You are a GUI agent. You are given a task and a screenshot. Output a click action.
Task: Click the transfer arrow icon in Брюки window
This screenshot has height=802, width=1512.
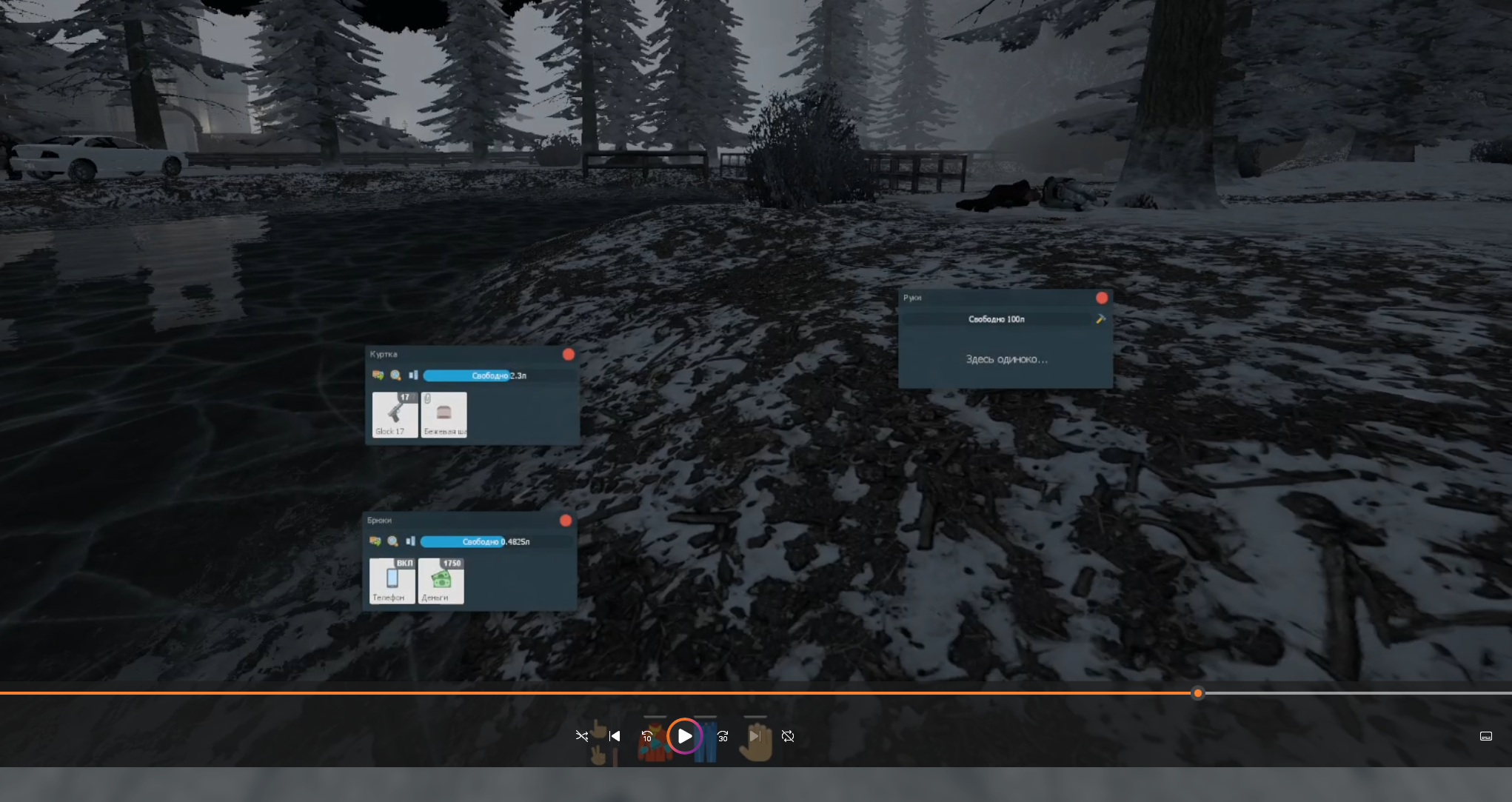375,541
